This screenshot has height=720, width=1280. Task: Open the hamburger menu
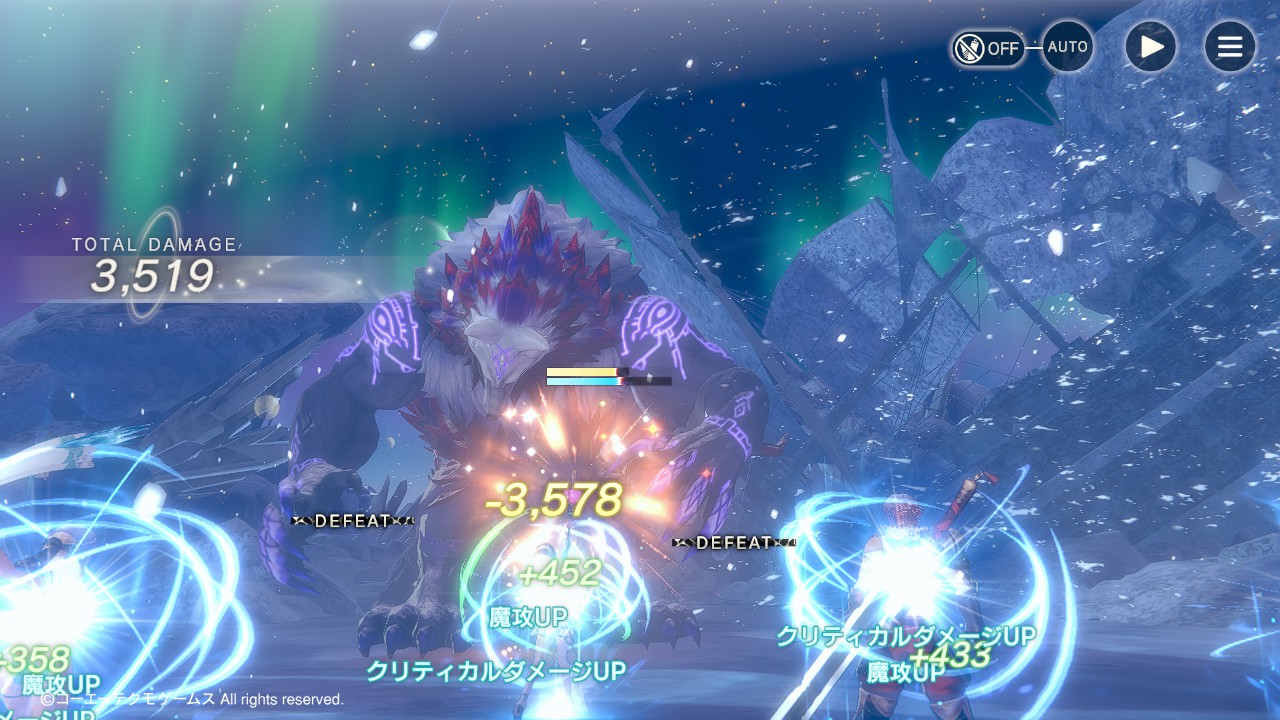1229,47
